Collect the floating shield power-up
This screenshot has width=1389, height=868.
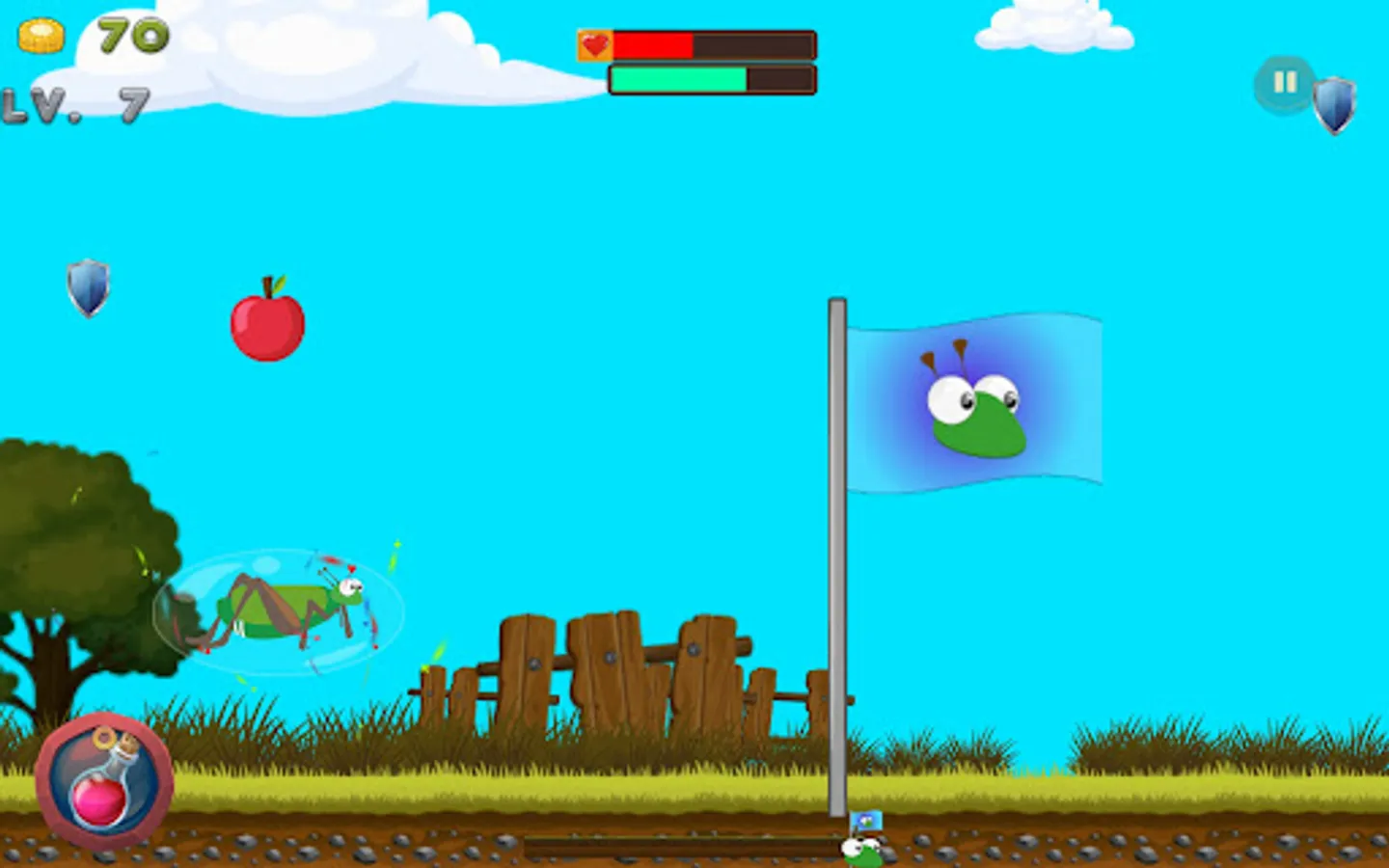tap(88, 289)
